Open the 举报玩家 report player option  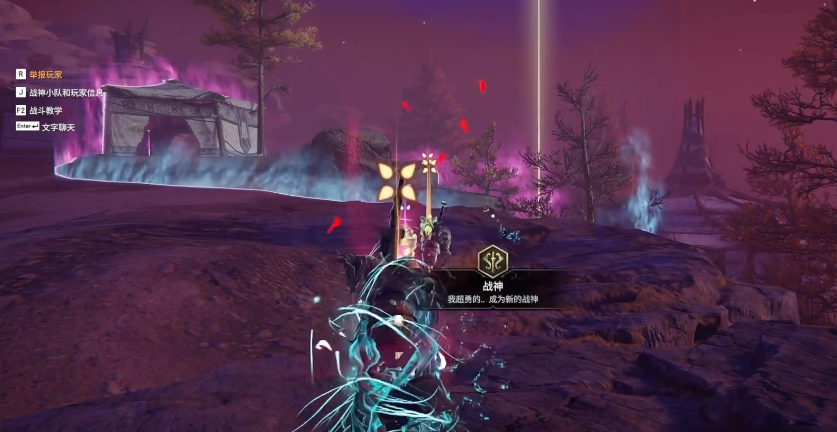point(45,74)
